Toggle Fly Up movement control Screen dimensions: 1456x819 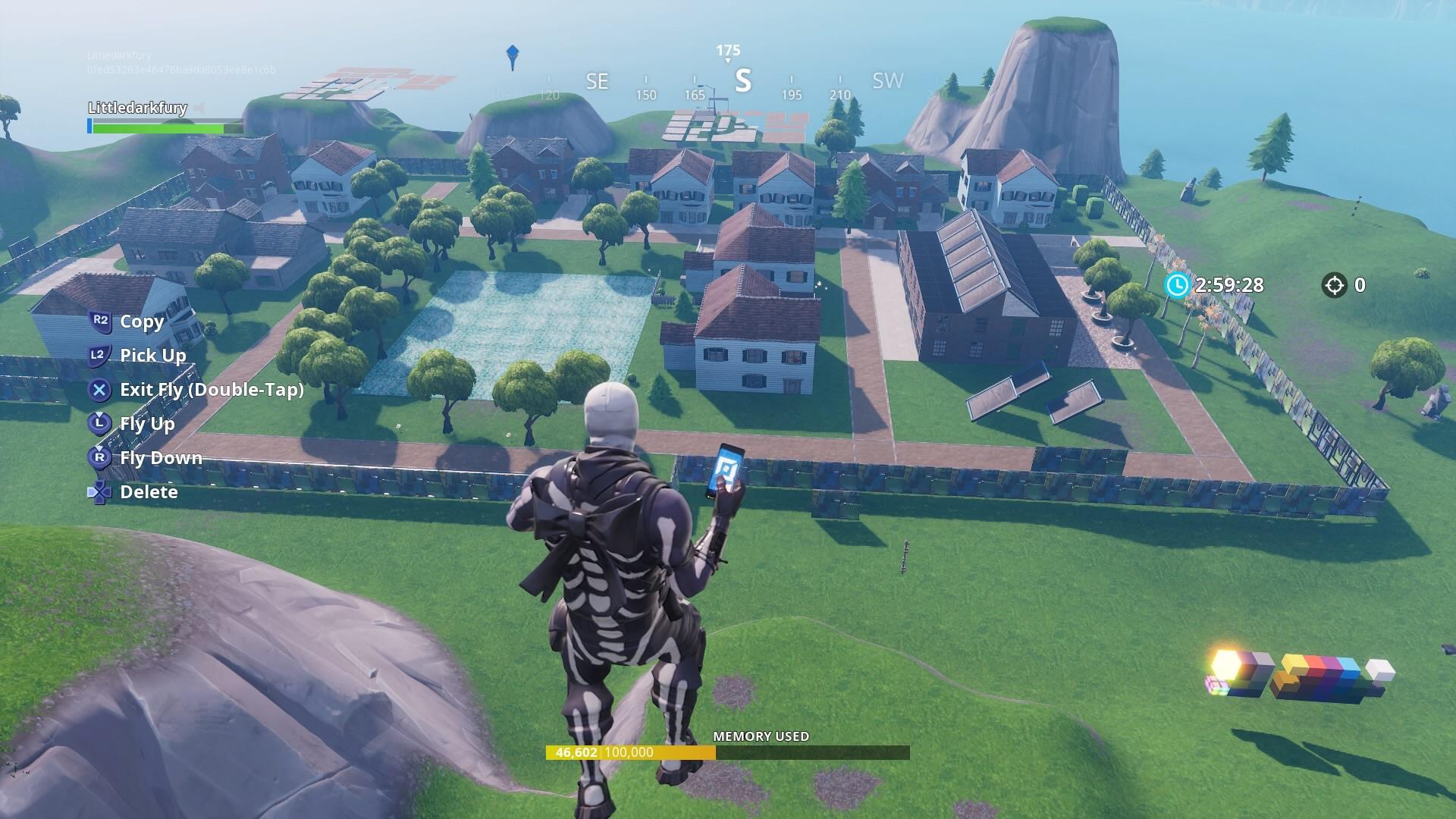[147, 424]
